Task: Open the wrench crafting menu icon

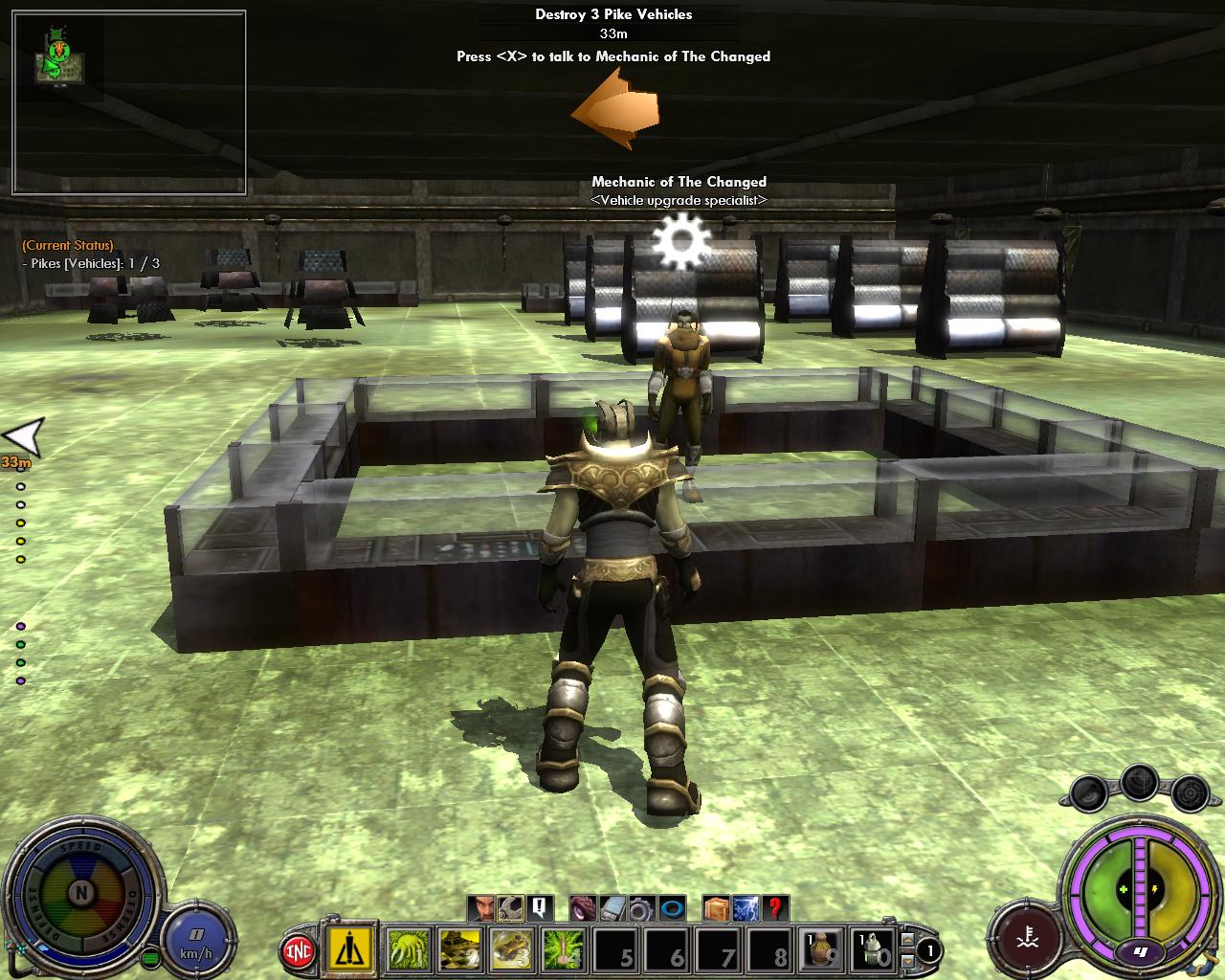Action: click(510, 907)
